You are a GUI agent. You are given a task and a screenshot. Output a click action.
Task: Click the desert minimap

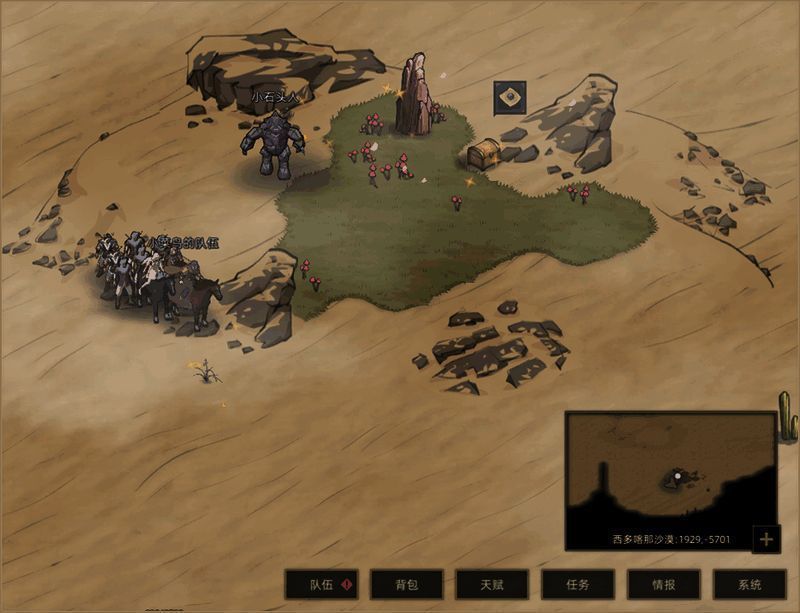tap(670, 472)
